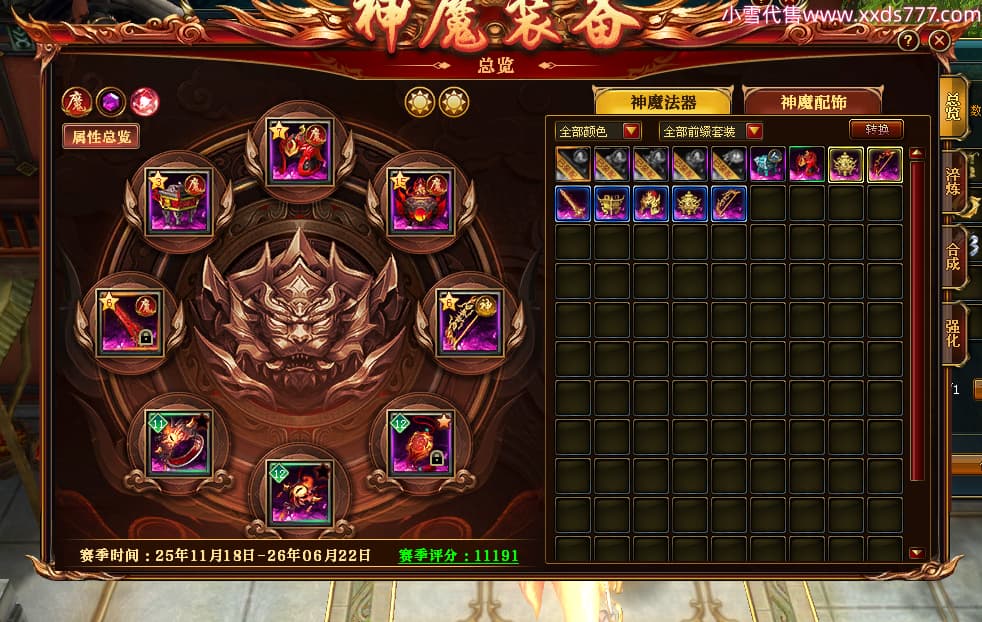Viewport: 982px width, 622px height.
Task: Open the 属性总览 attribute overview
Action: click(101, 136)
